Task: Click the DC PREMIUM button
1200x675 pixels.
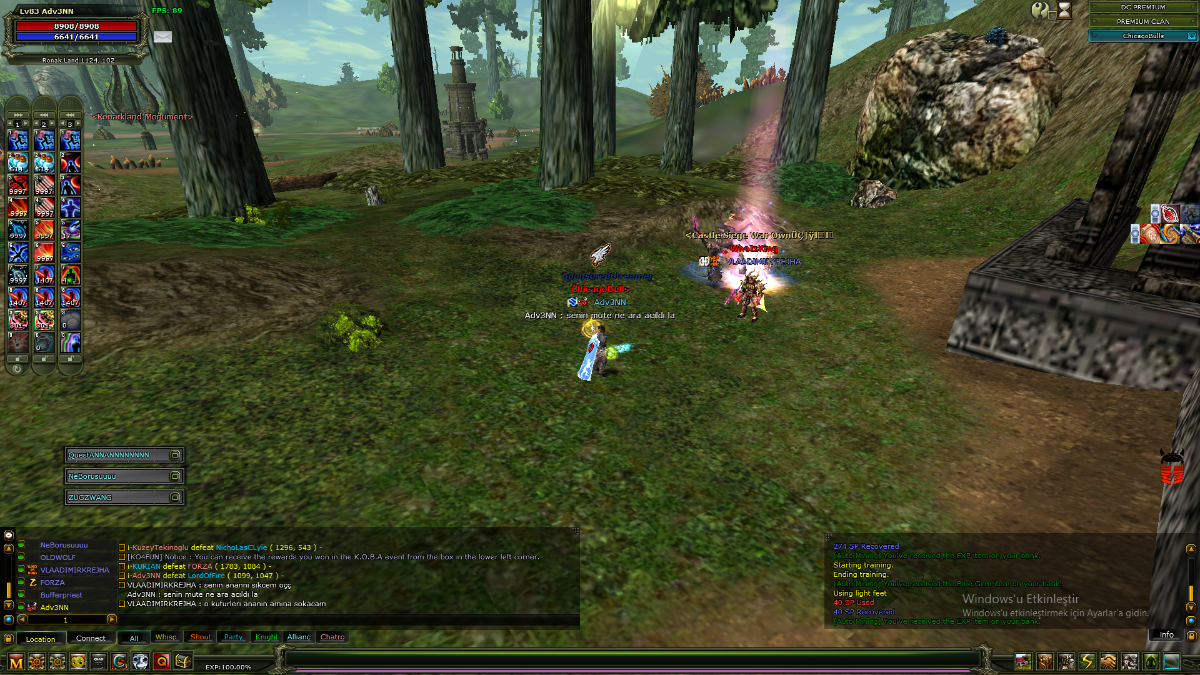Action: pos(1142,7)
